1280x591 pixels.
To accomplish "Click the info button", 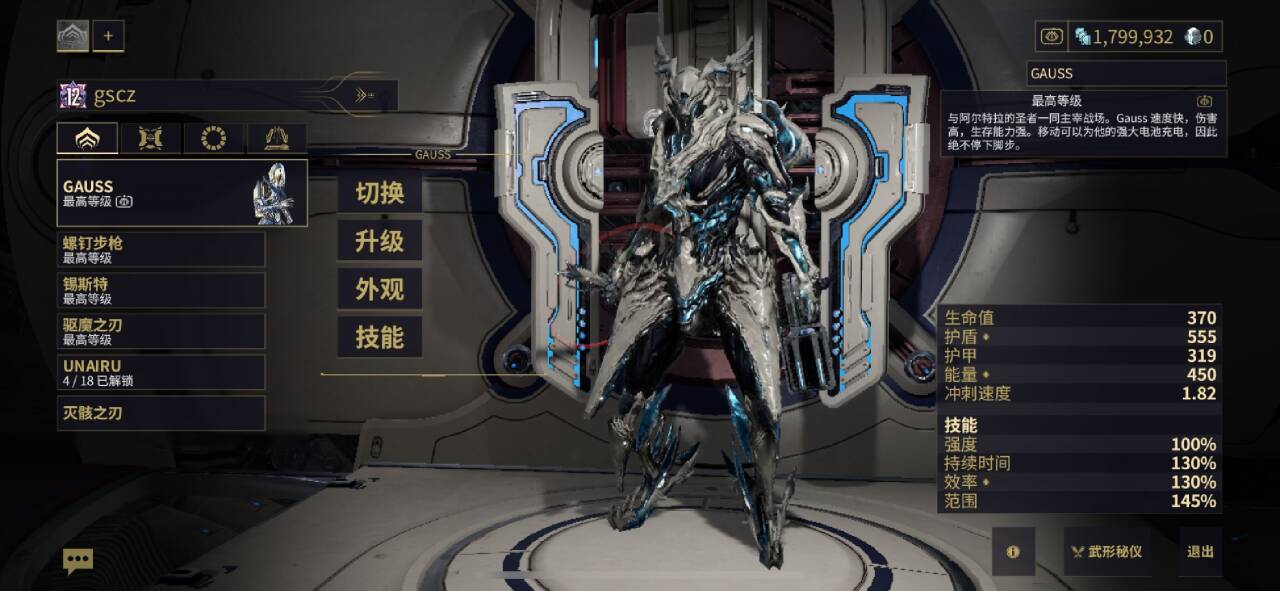I will [1013, 551].
